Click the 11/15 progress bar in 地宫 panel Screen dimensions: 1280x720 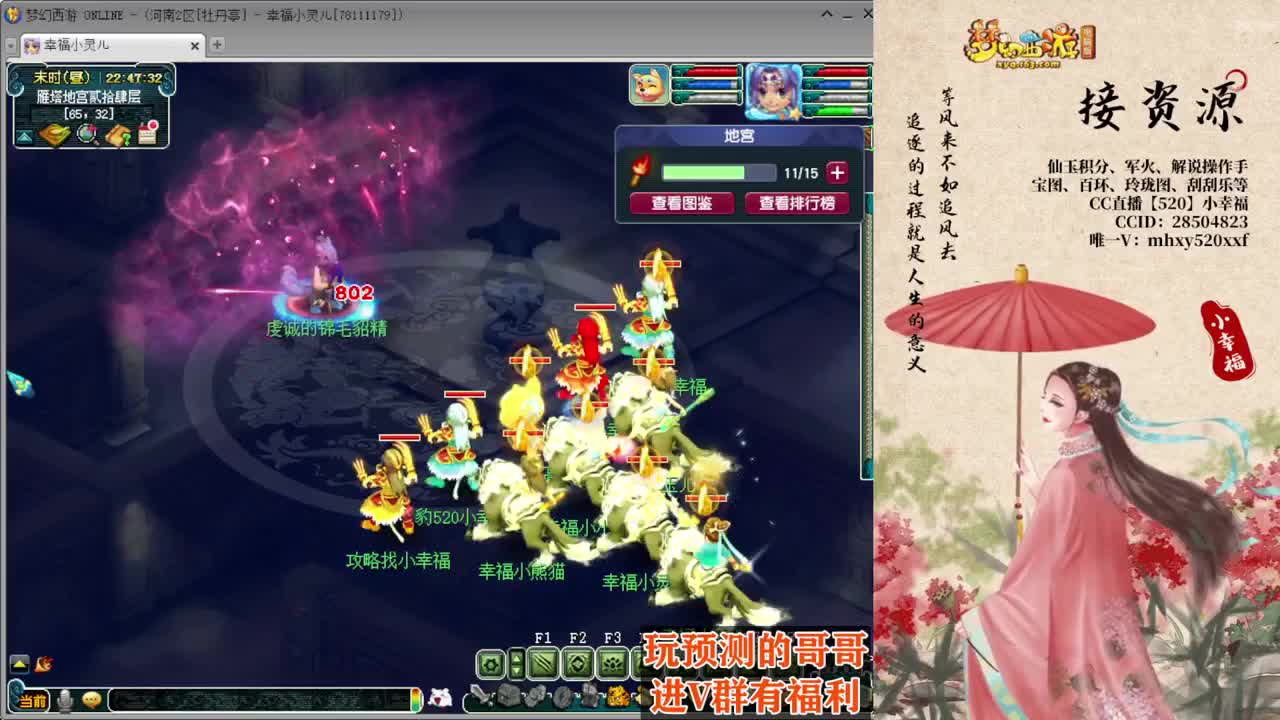[718, 170]
